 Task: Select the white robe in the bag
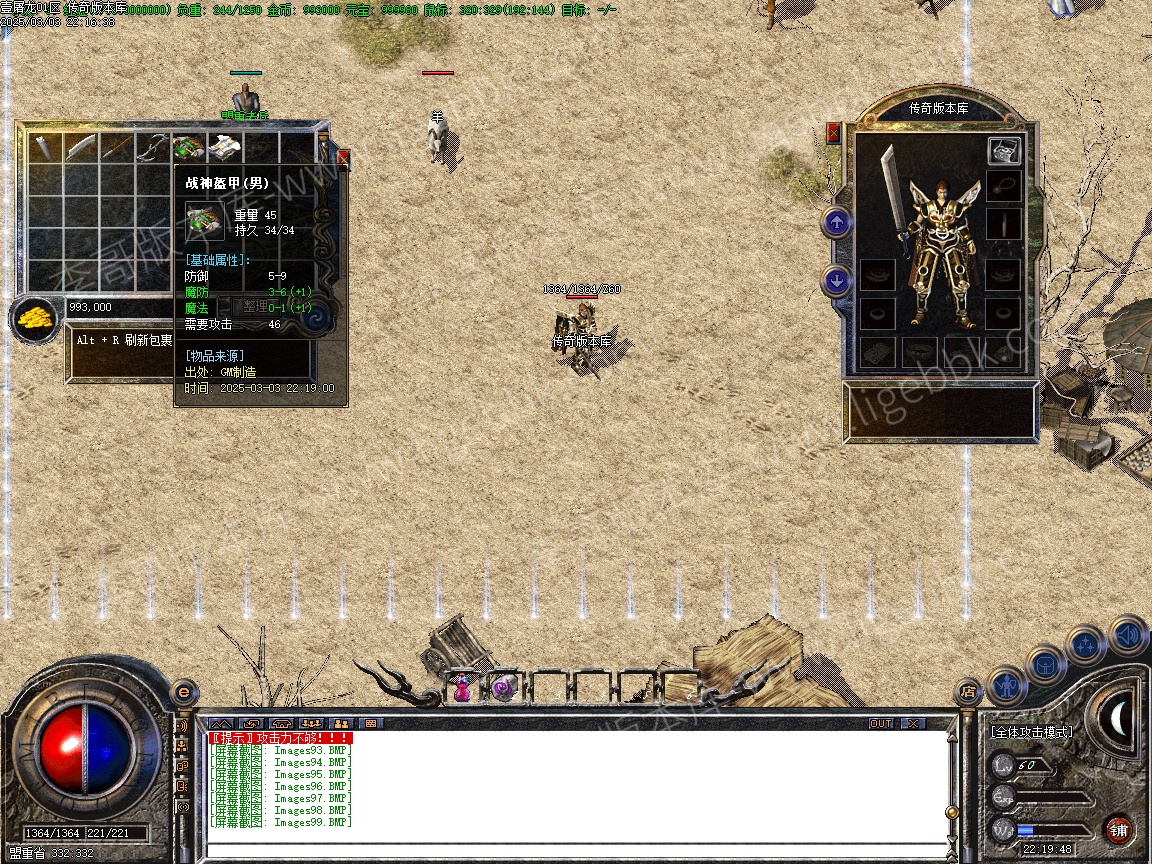point(225,148)
